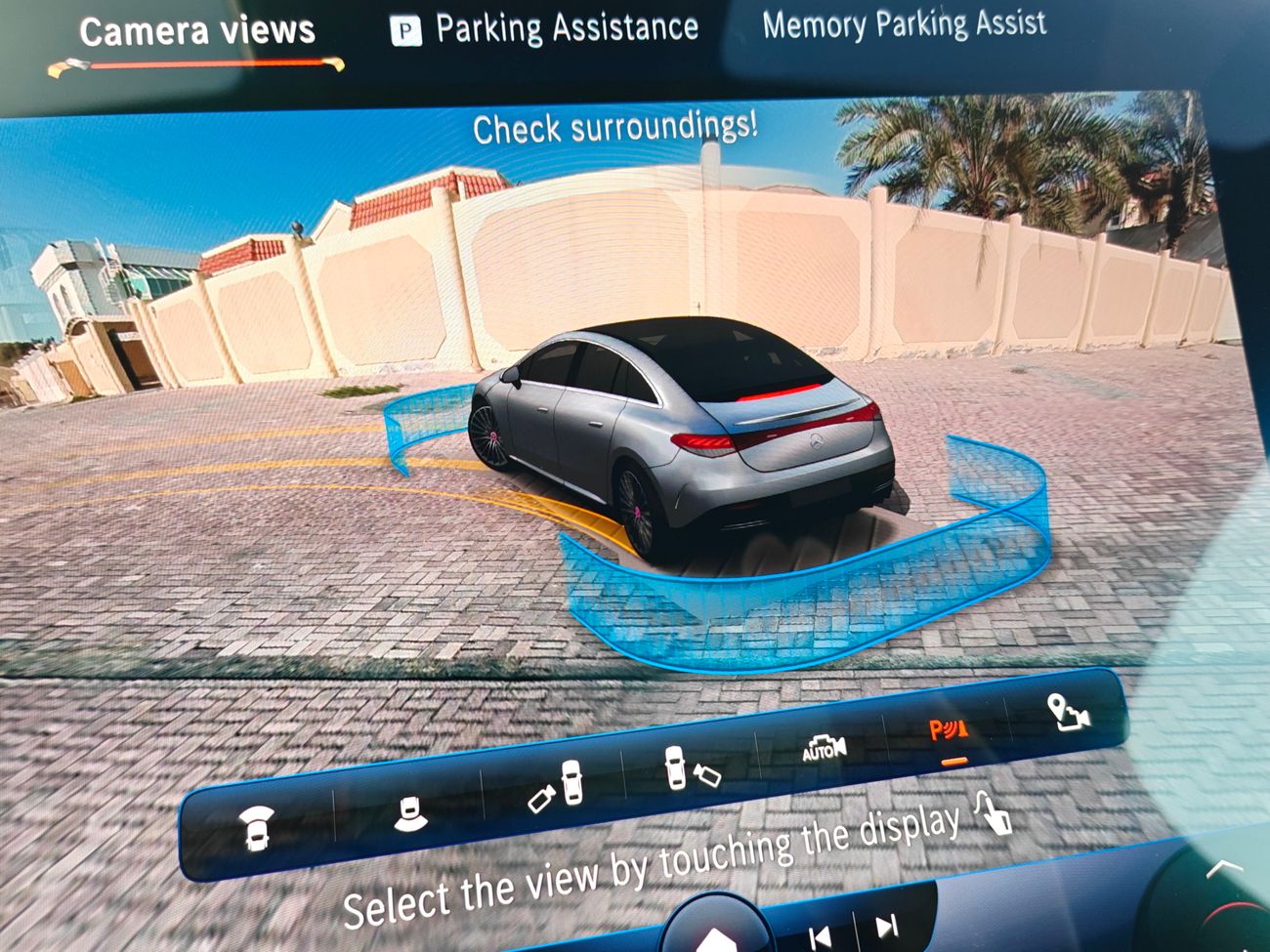This screenshot has width=1270, height=952.
Task: Select the car-with-camera 3D view icon
Action: pos(692,766)
